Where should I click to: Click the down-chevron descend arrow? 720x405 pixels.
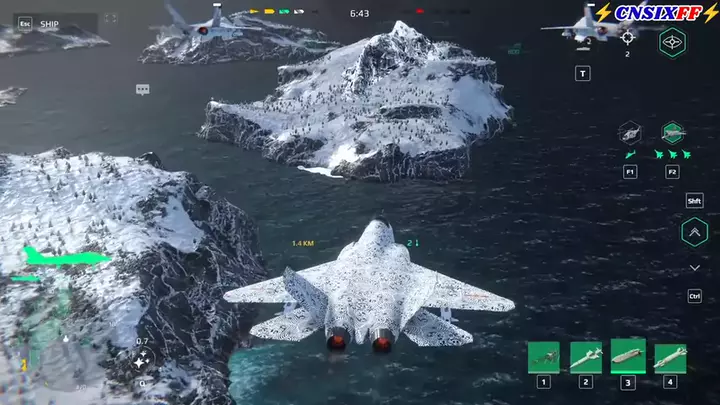coord(694,268)
